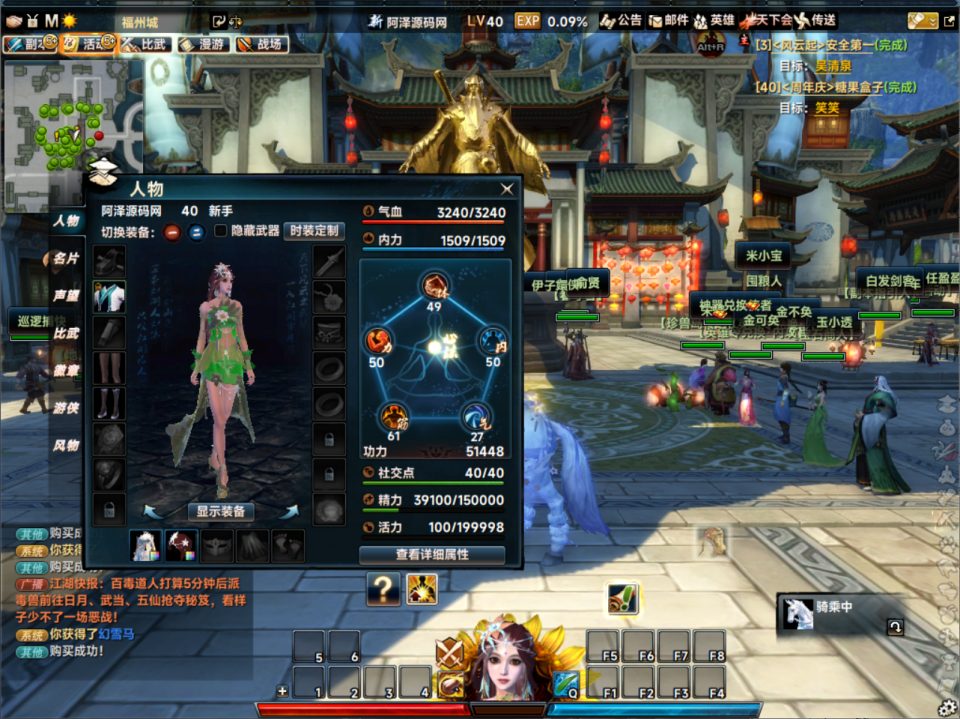Show the 风物 tab
The image size is (960, 719).
point(66,445)
